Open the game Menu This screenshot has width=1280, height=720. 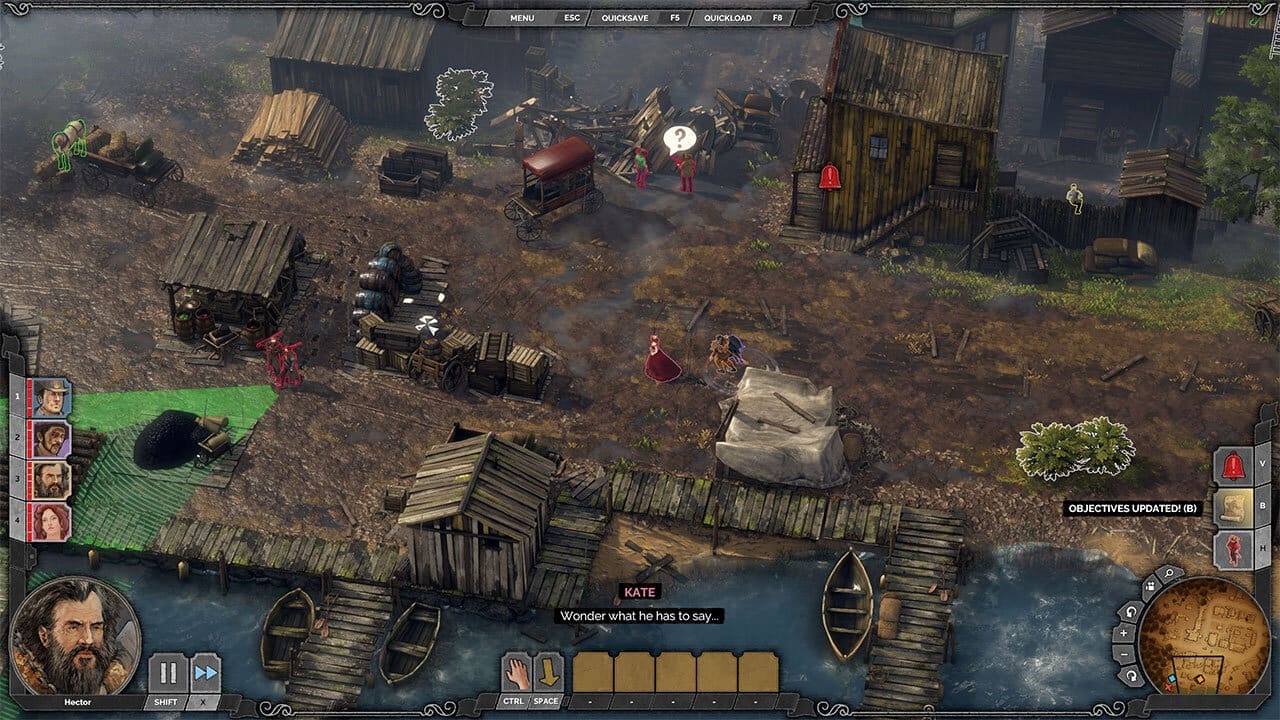[x=522, y=18]
